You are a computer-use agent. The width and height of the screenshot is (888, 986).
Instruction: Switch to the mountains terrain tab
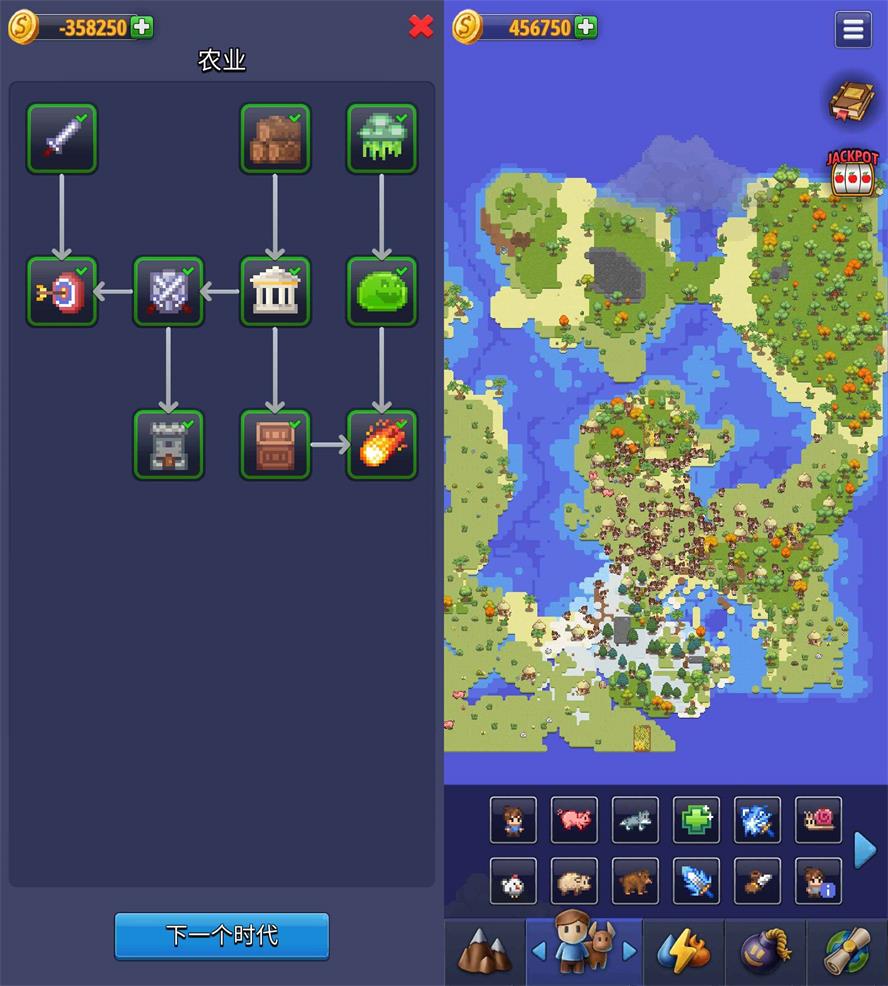484,952
